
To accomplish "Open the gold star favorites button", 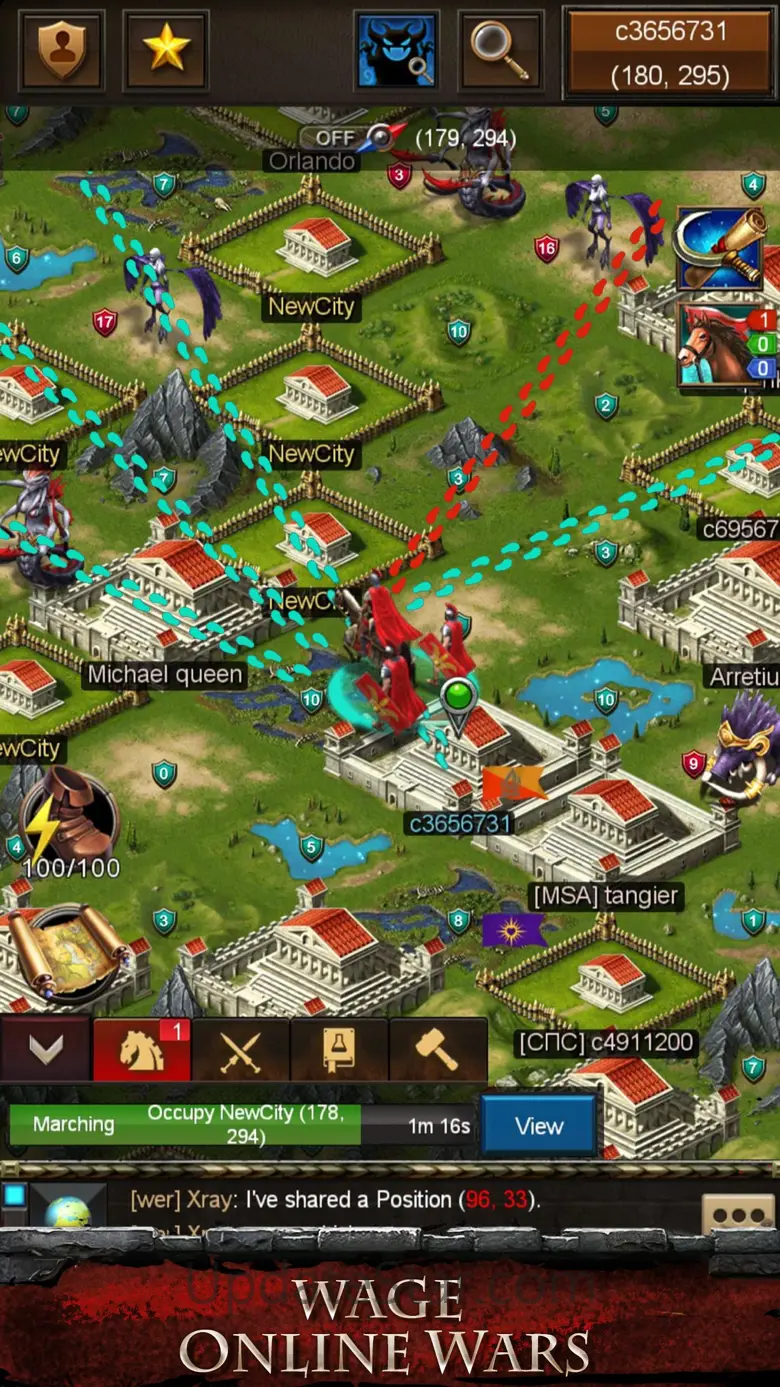I will [166, 49].
